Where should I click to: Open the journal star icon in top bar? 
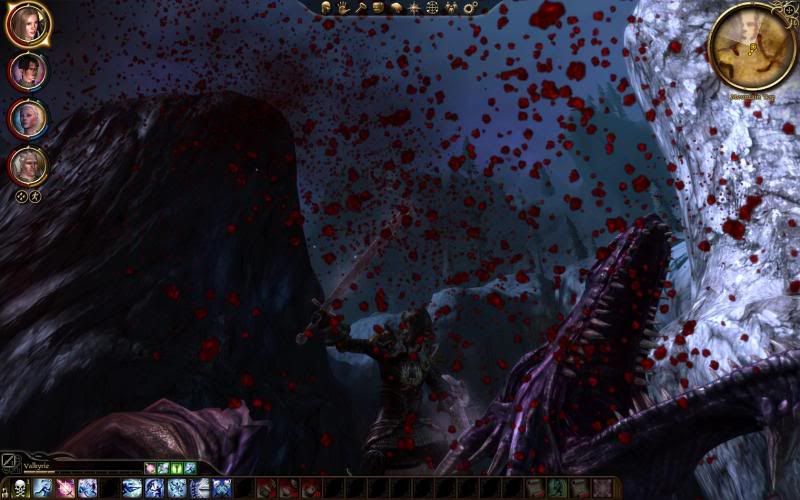point(414,8)
